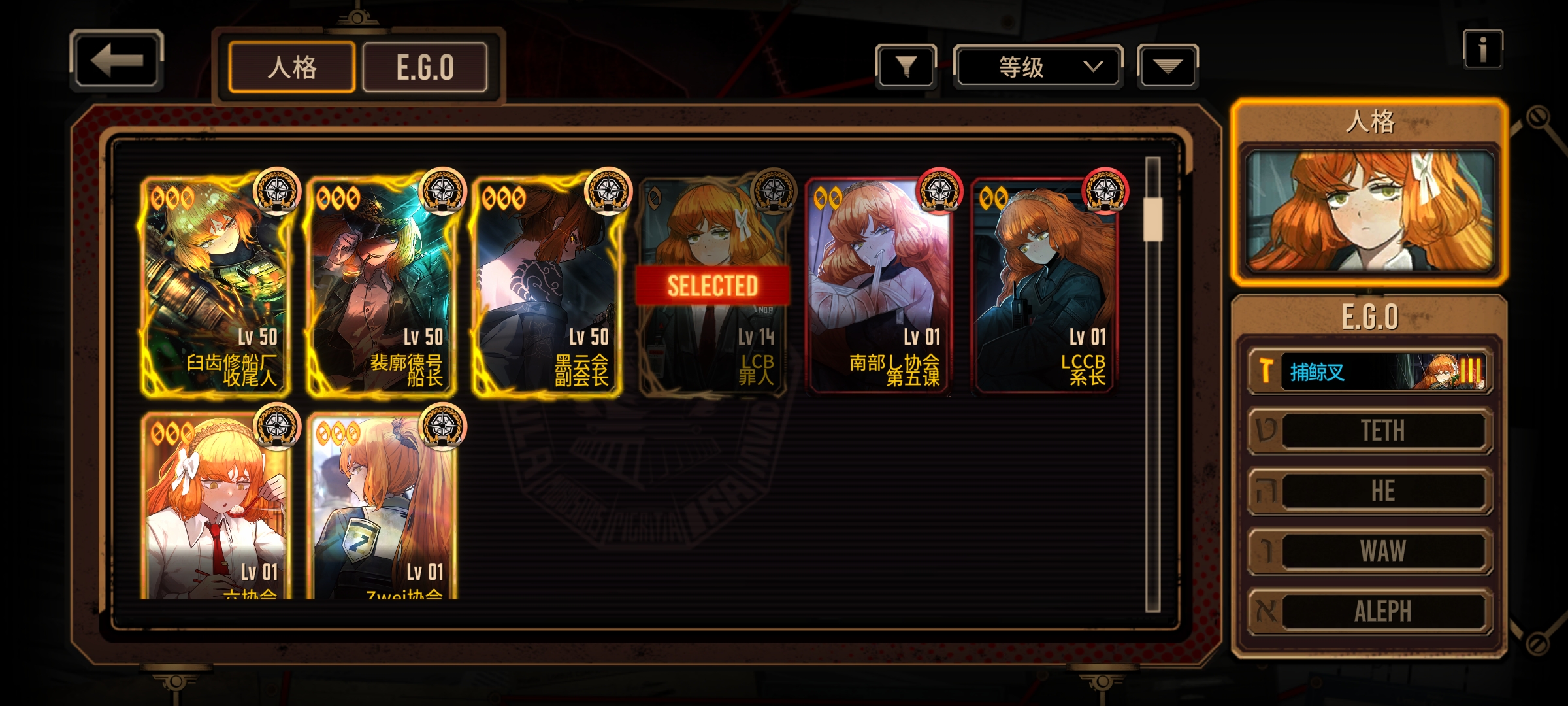Image resolution: width=1568 pixels, height=706 pixels.
Task: Go back using the arrow button
Action: (x=116, y=61)
